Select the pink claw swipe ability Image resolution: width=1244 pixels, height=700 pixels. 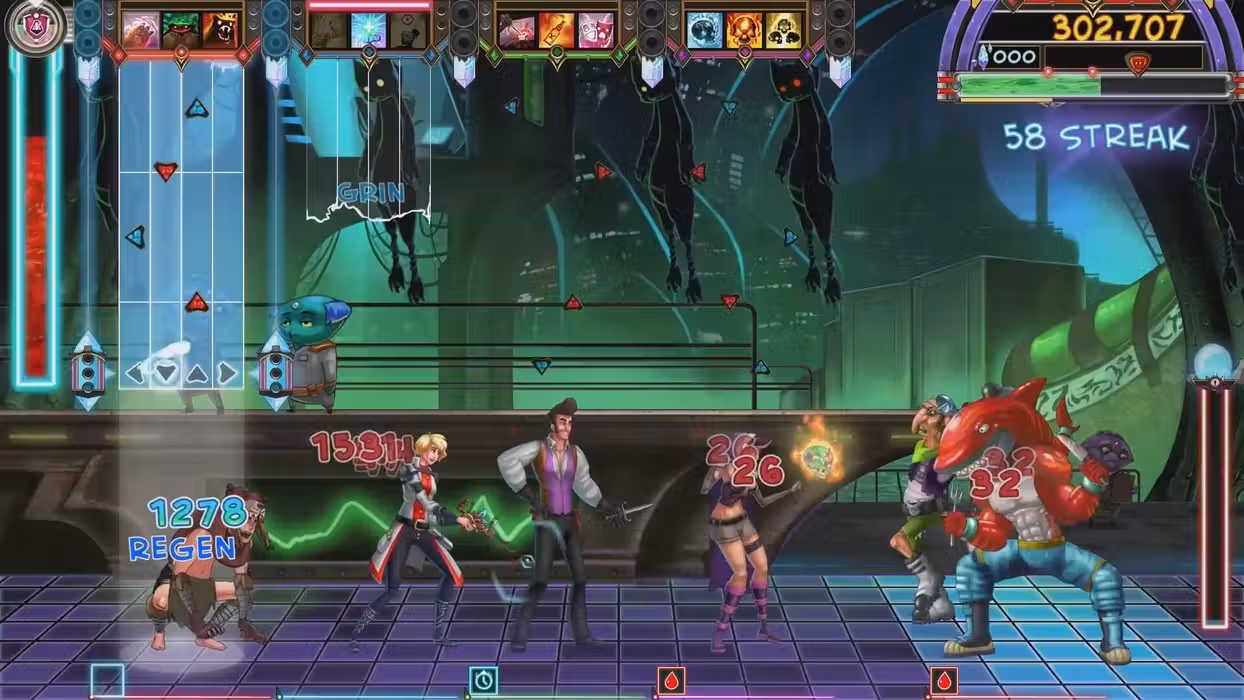coord(141,30)
